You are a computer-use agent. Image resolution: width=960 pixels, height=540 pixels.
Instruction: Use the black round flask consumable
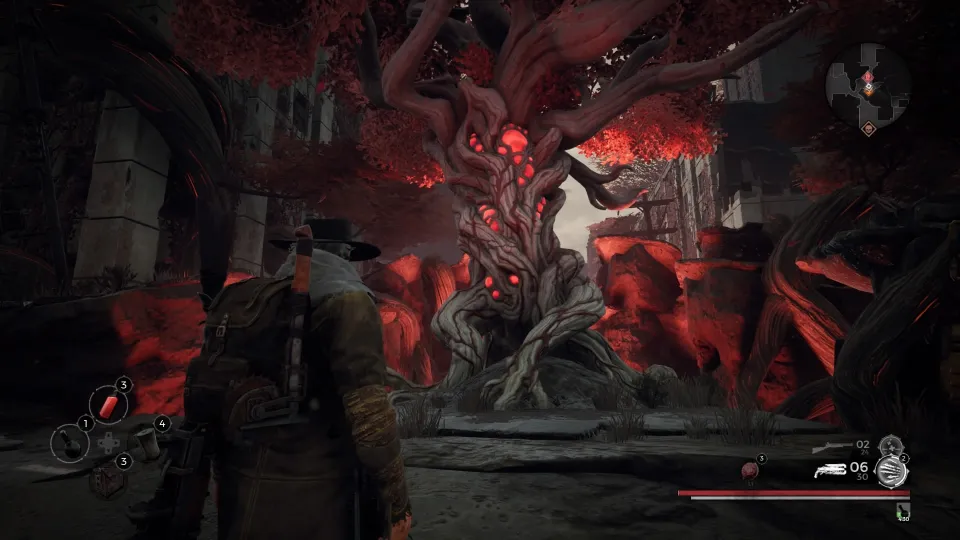click(69, 443)
